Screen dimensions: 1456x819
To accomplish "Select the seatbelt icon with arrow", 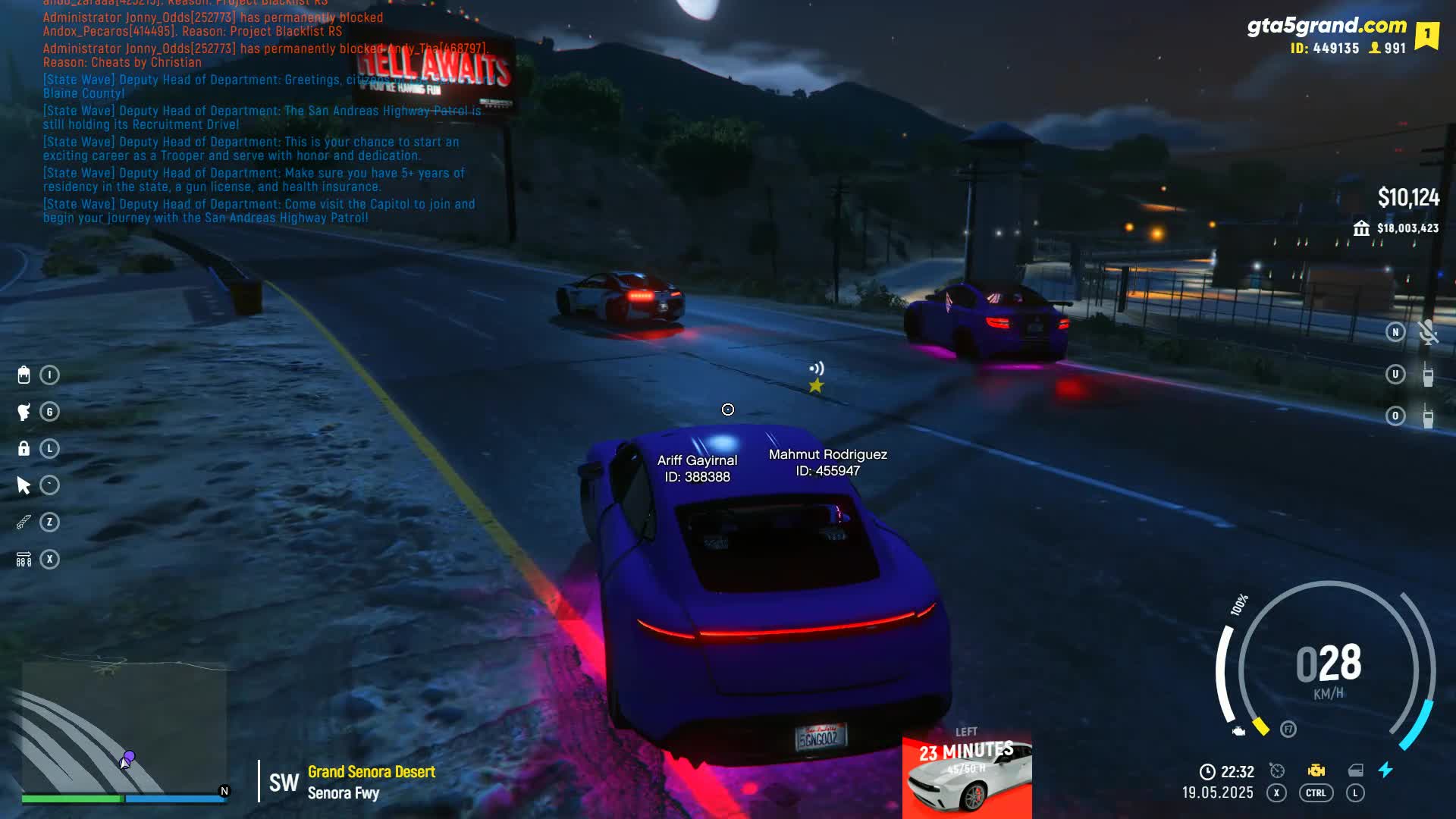I will point(24,560).
